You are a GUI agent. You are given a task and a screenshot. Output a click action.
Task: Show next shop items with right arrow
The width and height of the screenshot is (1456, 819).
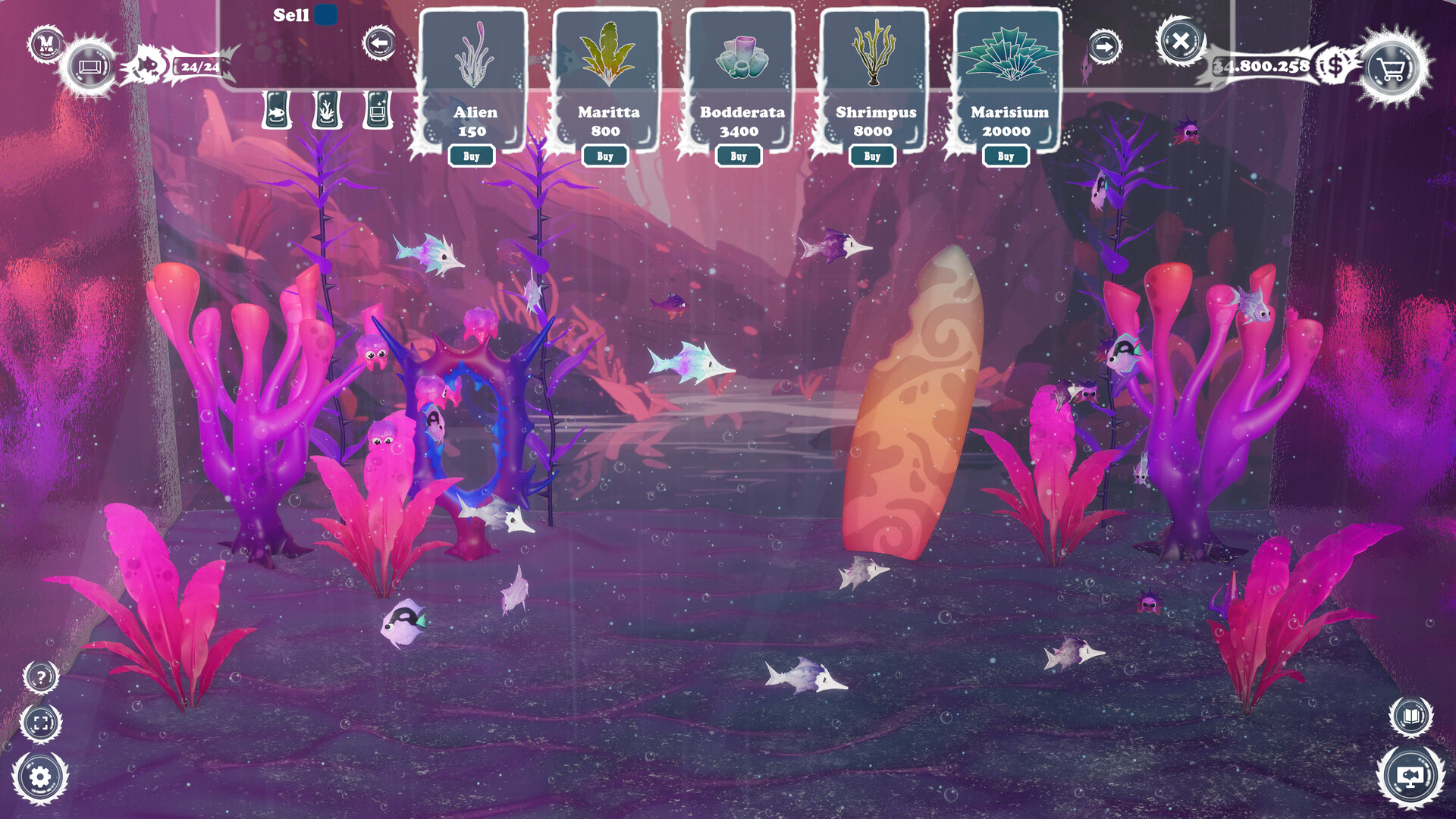click(1104, 47)
